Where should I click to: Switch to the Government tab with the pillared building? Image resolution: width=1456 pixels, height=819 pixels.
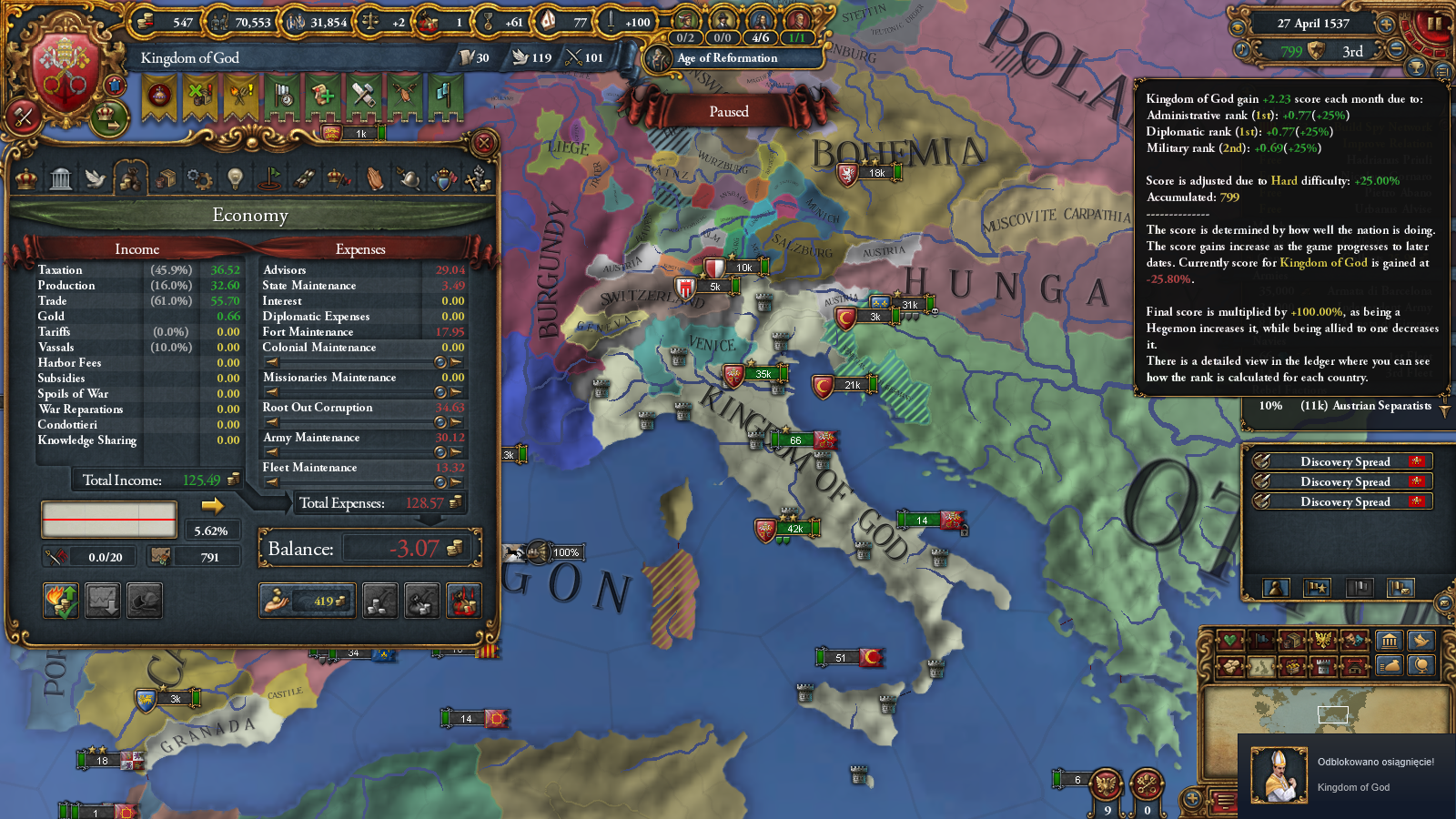point(61,178)
